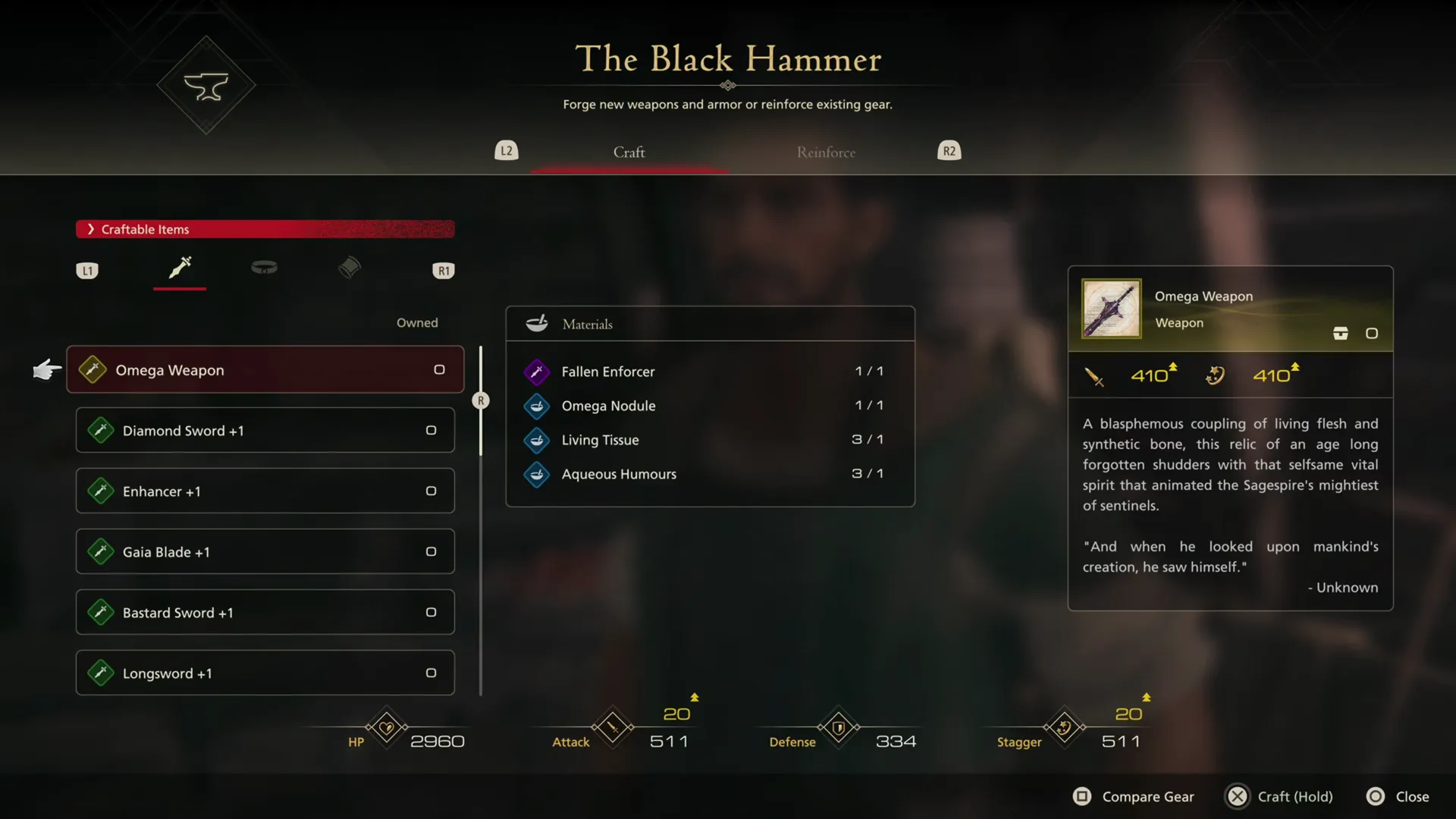Switch to the Craft tab

[x=629, y=152]
